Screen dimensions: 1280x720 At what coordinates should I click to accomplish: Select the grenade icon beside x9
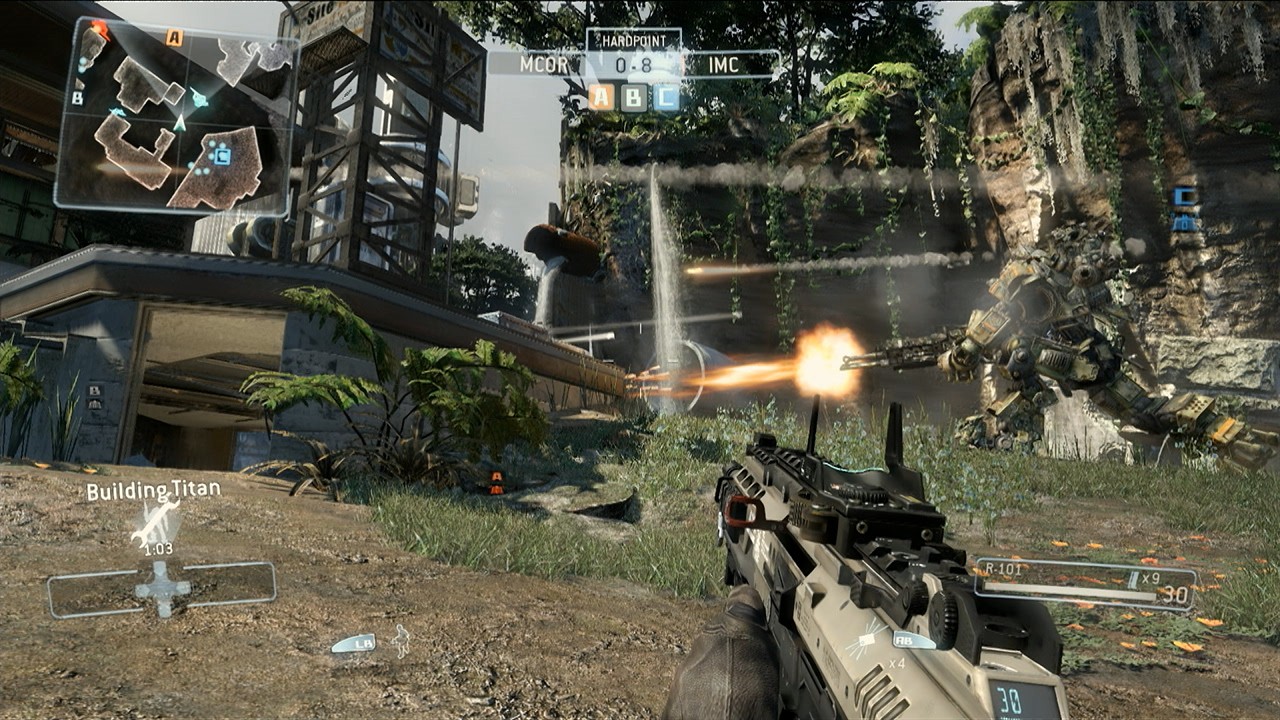pos(1133,581)
